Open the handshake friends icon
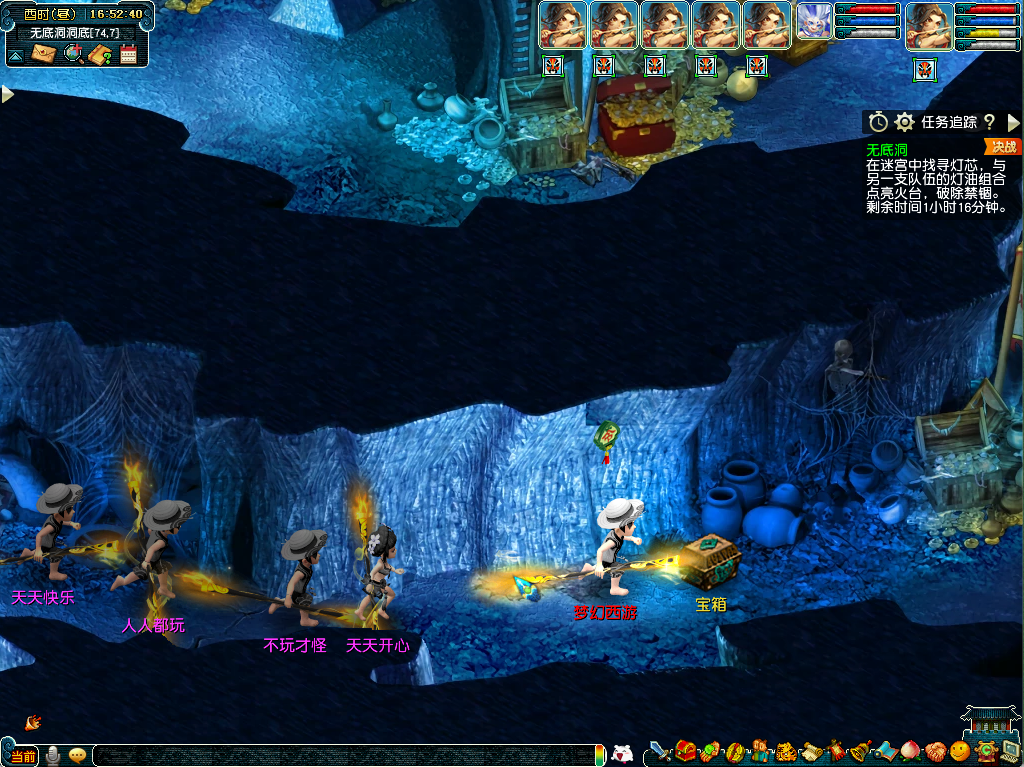The width and height of the screenshot is (1024, 767). coord(934,750)
